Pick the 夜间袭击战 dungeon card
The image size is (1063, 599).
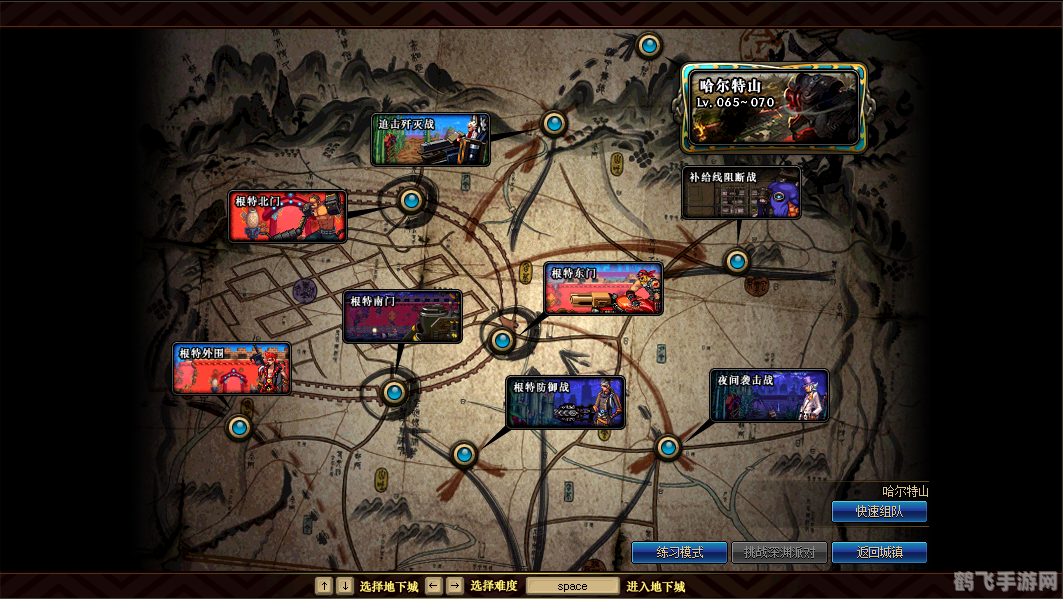(x=769, y=396)
